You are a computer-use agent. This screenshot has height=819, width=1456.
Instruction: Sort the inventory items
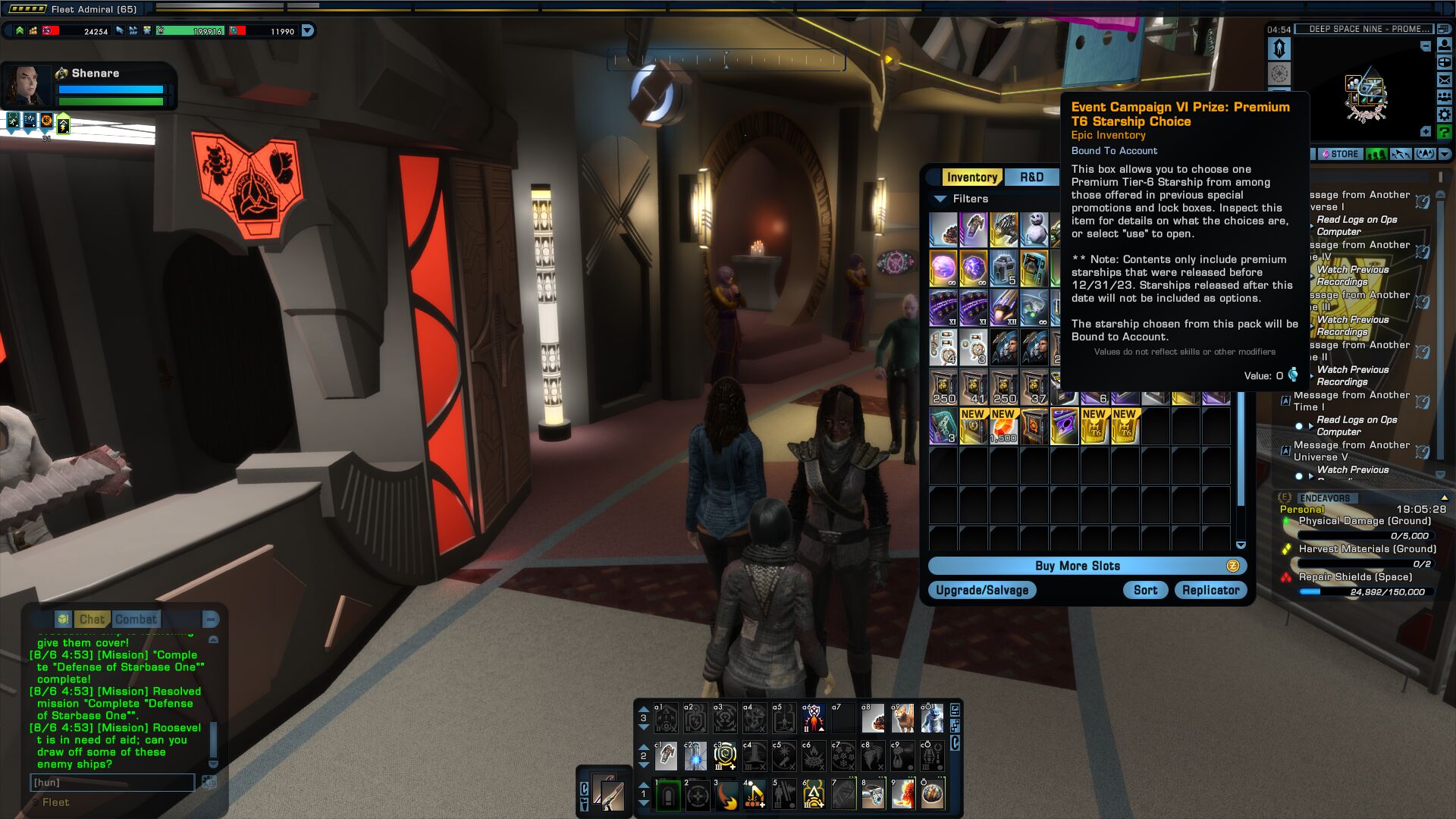1145,590
